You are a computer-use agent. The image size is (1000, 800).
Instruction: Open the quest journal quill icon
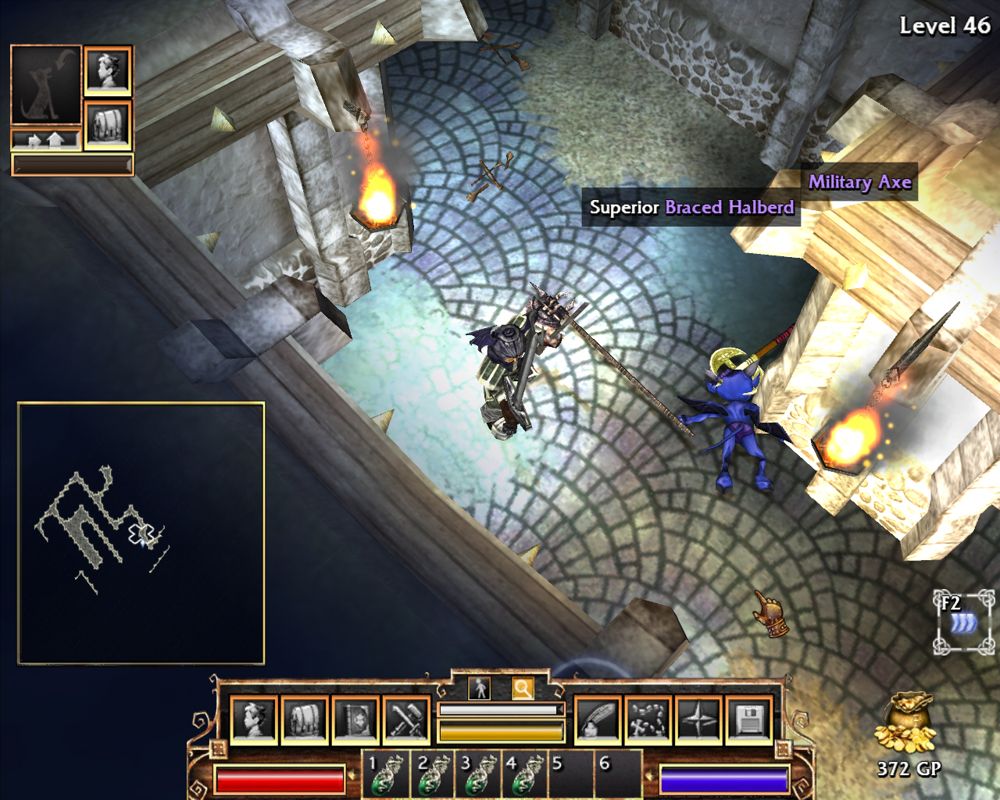pos(598,720)
